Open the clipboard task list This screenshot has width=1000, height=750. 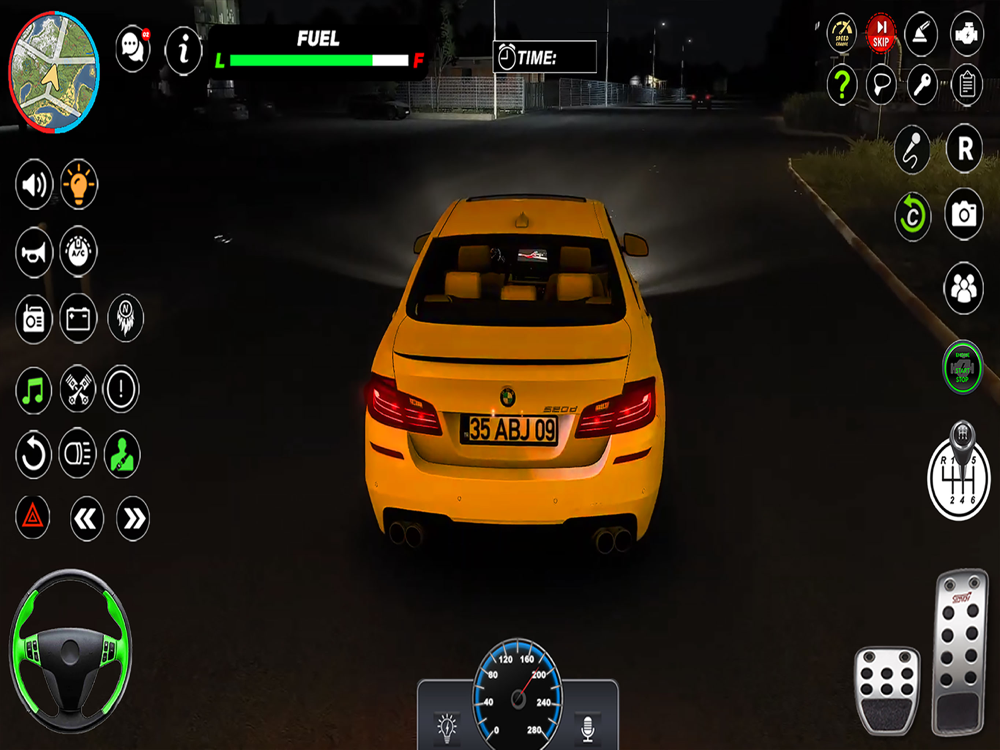coord(966,85)
